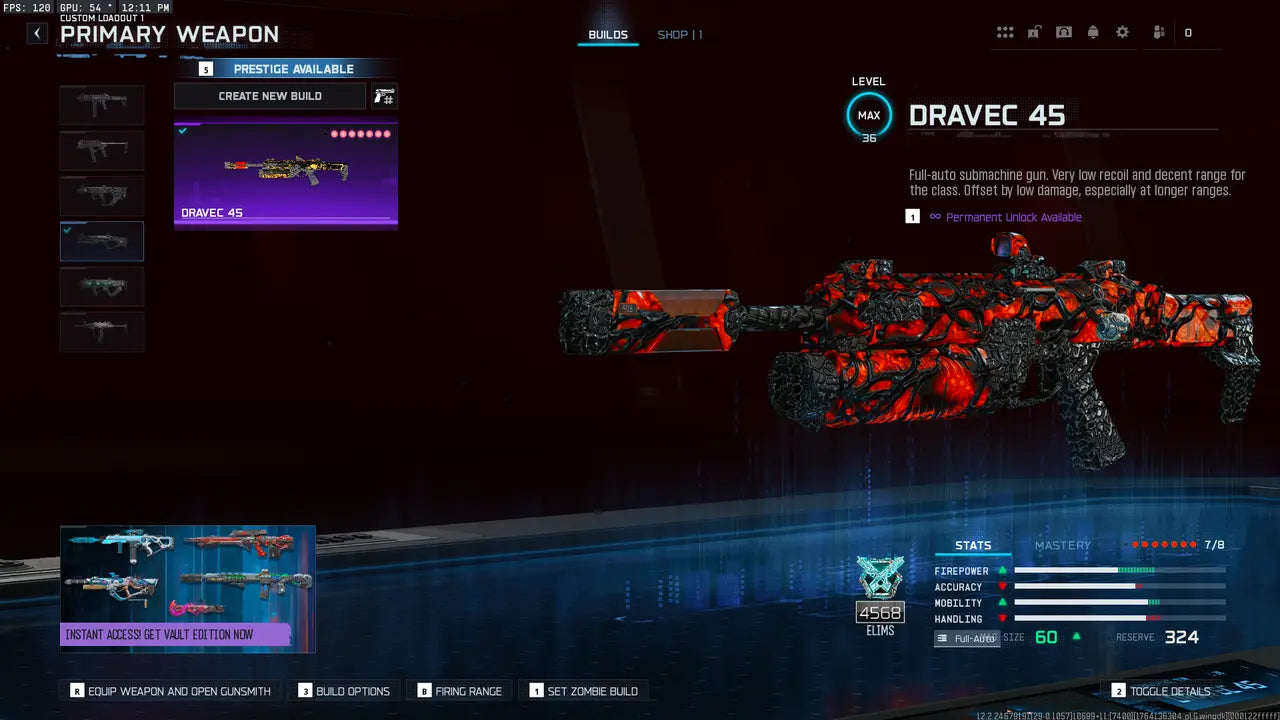Select the fourth weapon thumbnail in left sidebar
This screenshot has width=1280, height=720.
101,240
